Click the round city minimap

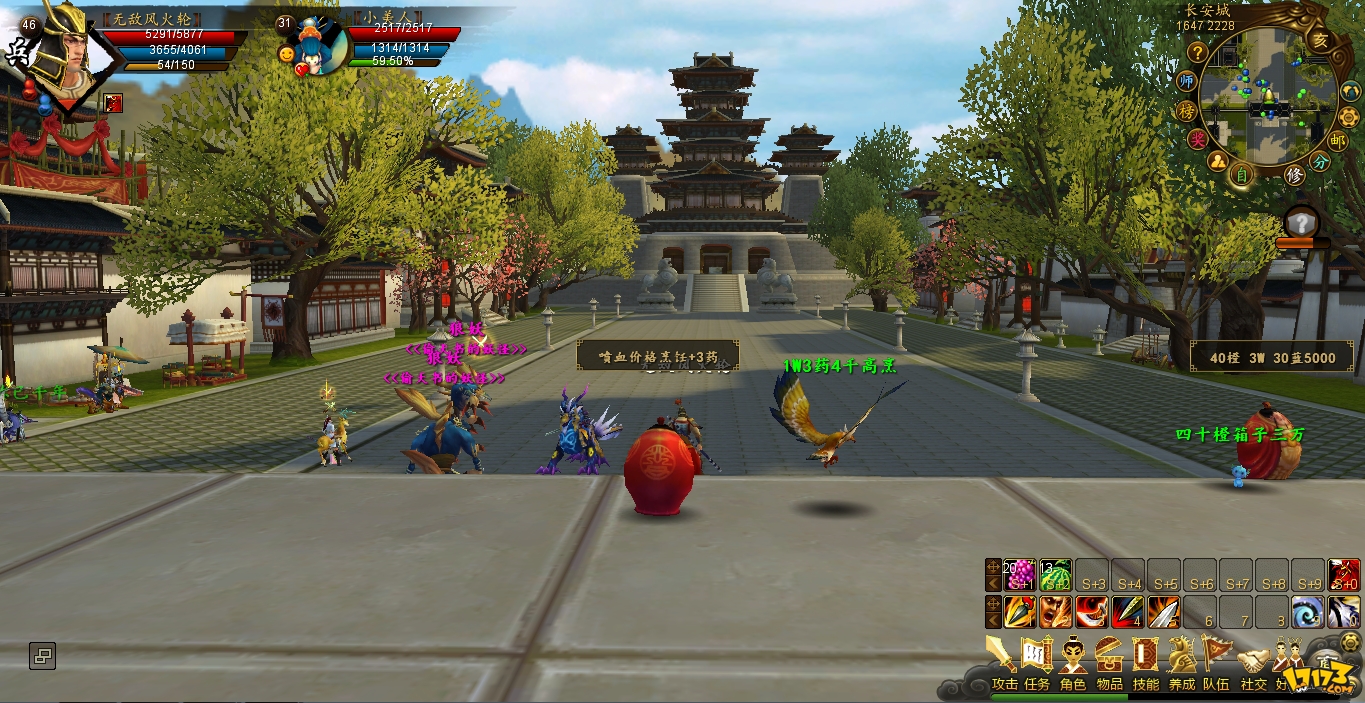pyautogui.click(x=1267, y=98)
